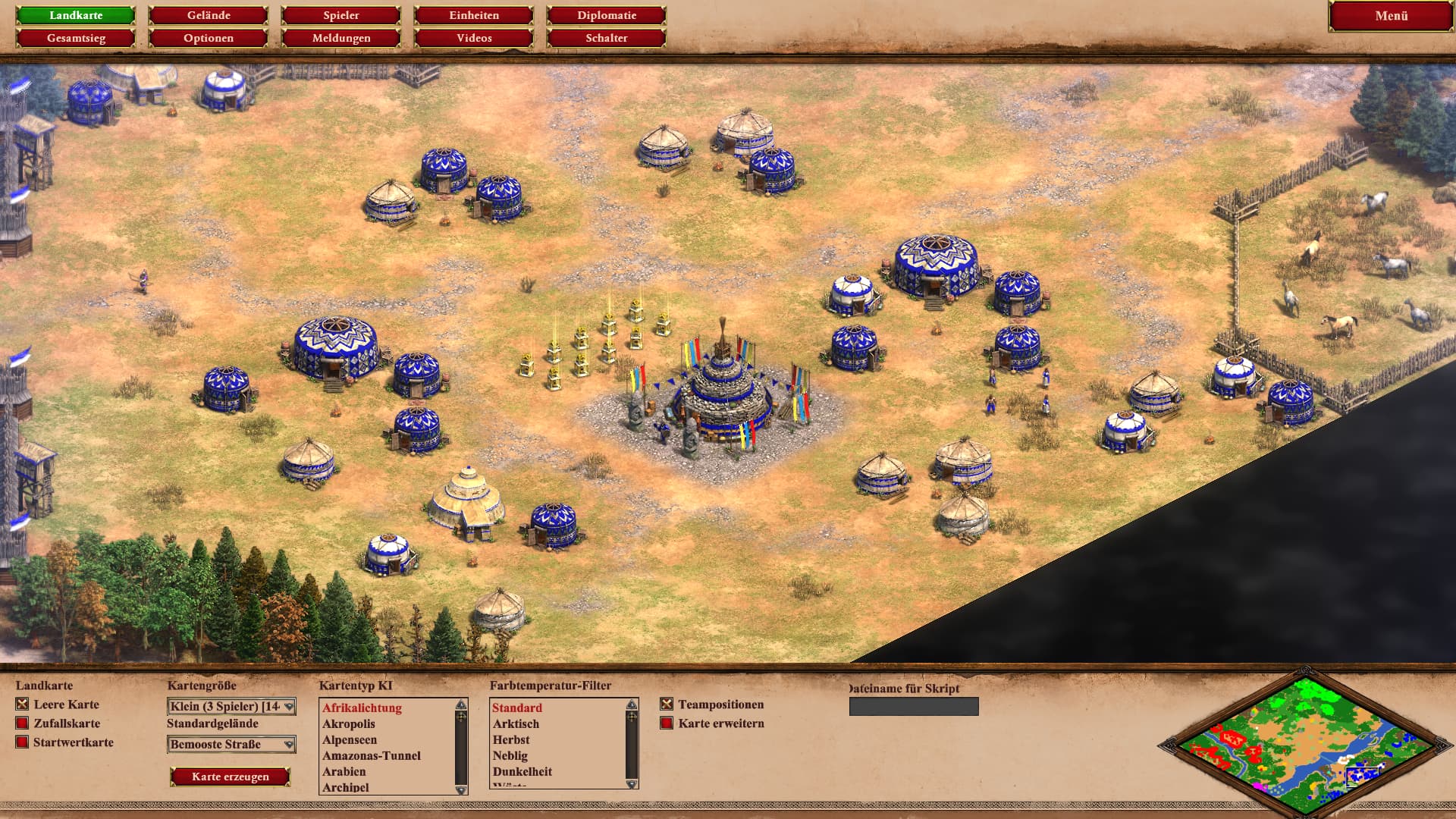This screenshot has width=1456, height=819.
Task: Select the Einheiten tab
Action: coord(474,15)
